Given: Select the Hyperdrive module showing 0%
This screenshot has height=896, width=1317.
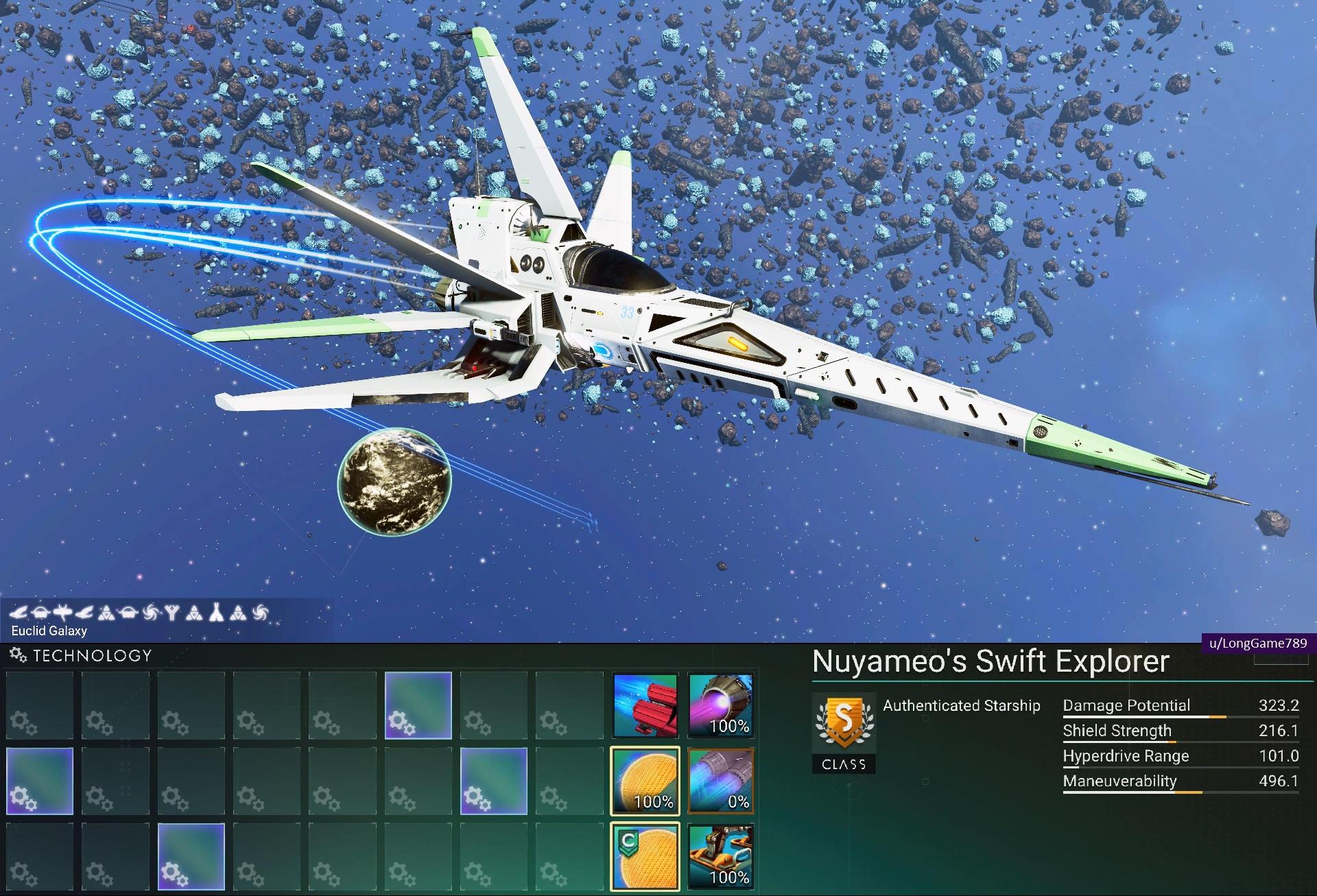Looking at the screenshot, I should pos(721,781).
